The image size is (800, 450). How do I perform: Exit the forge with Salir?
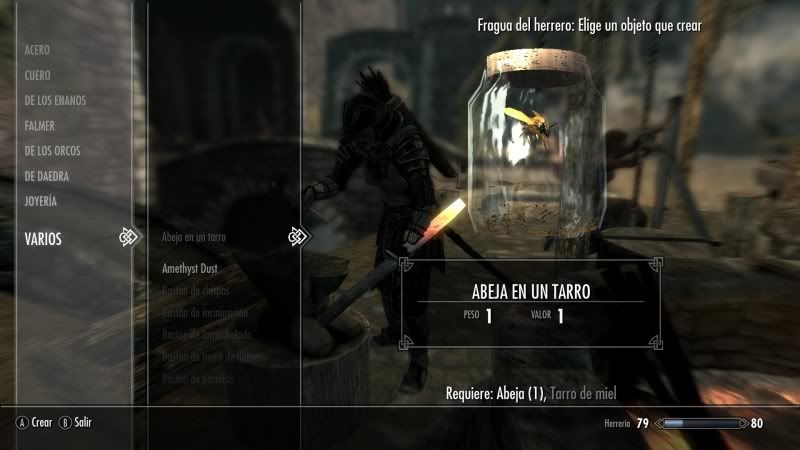tap(76, 423)
